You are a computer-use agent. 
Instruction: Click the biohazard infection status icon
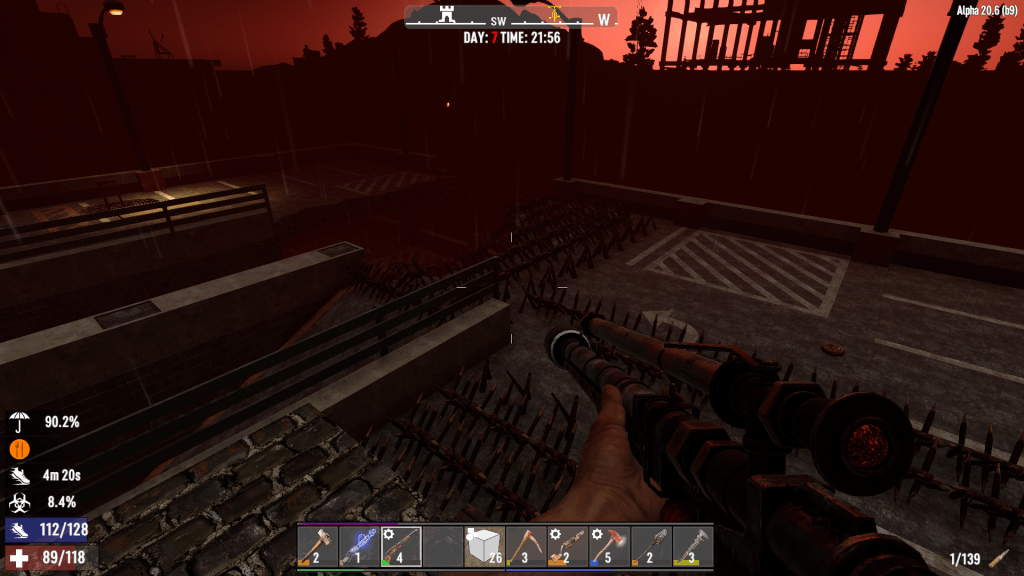tap(19, 503)
